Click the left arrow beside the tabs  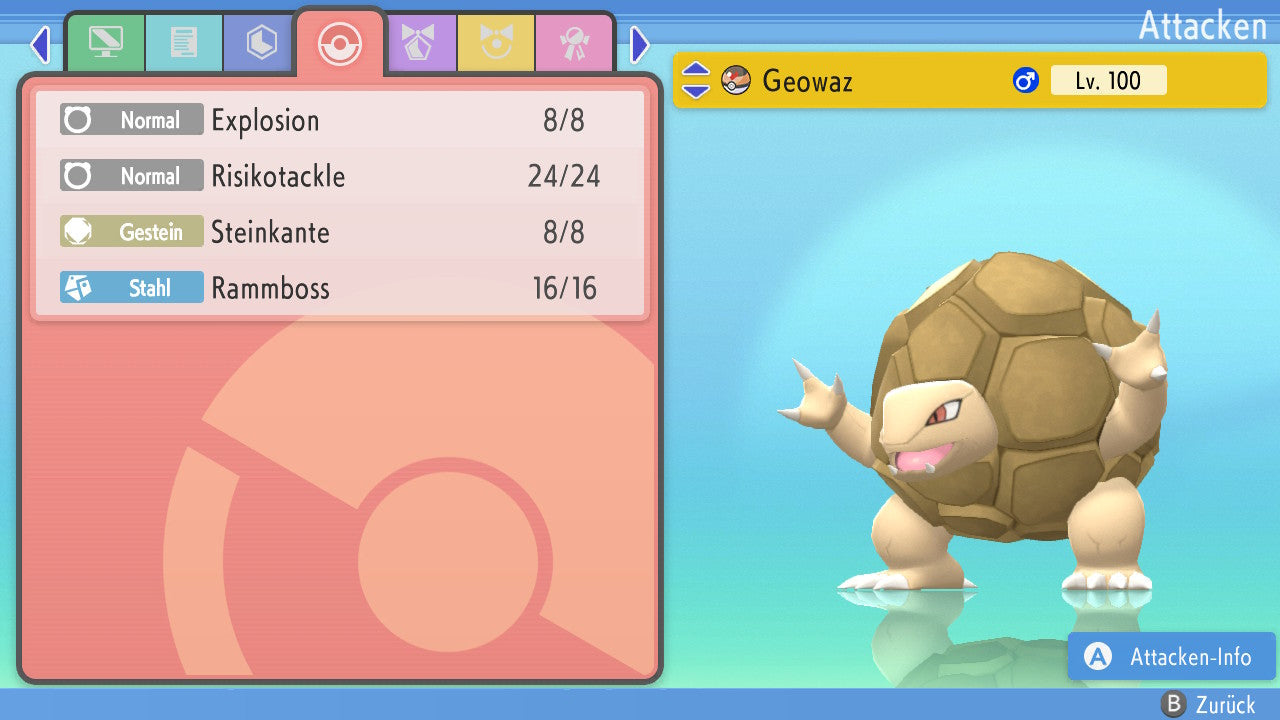tap(40, 44)
